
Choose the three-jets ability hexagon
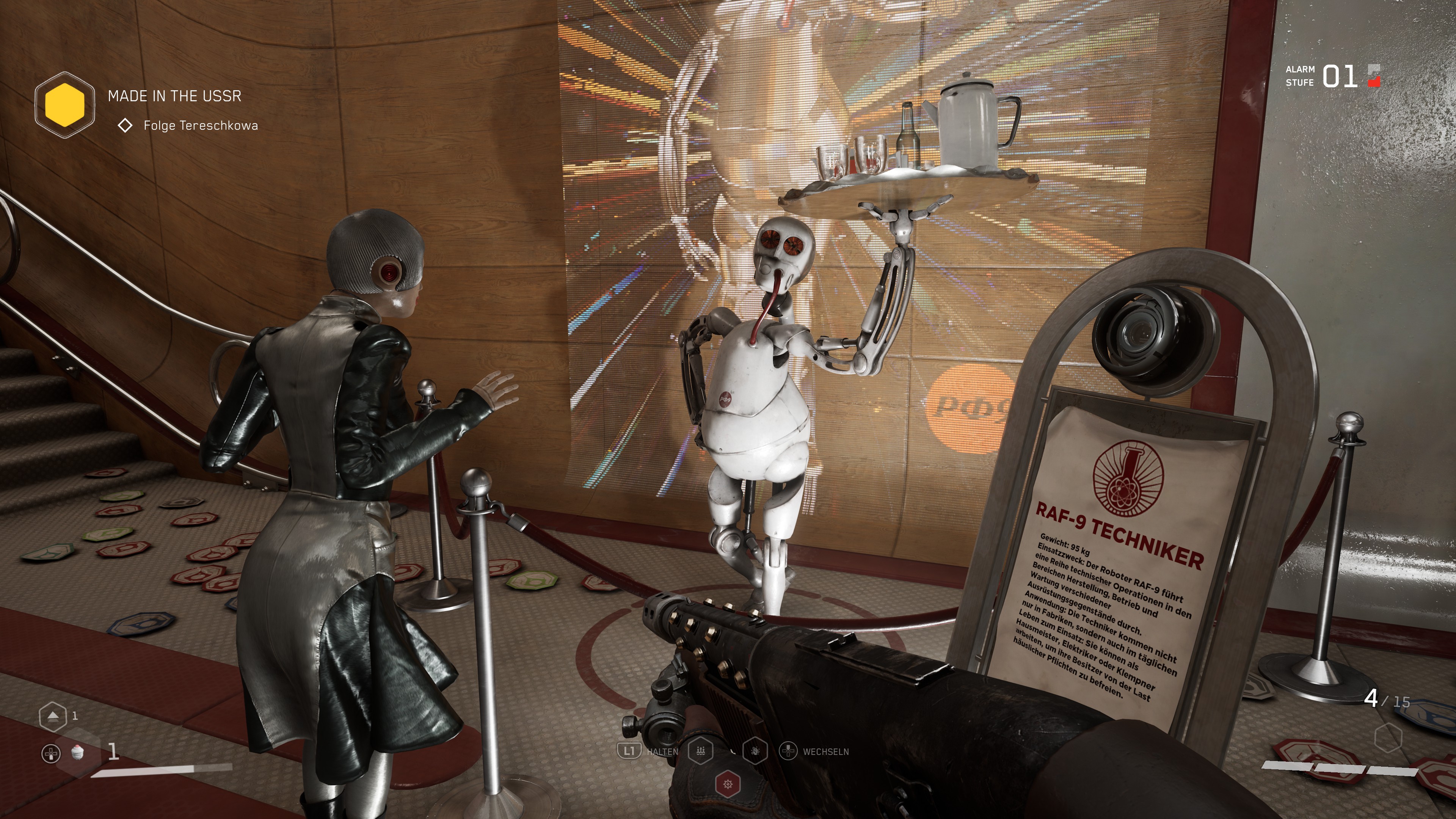coord(700,751)
